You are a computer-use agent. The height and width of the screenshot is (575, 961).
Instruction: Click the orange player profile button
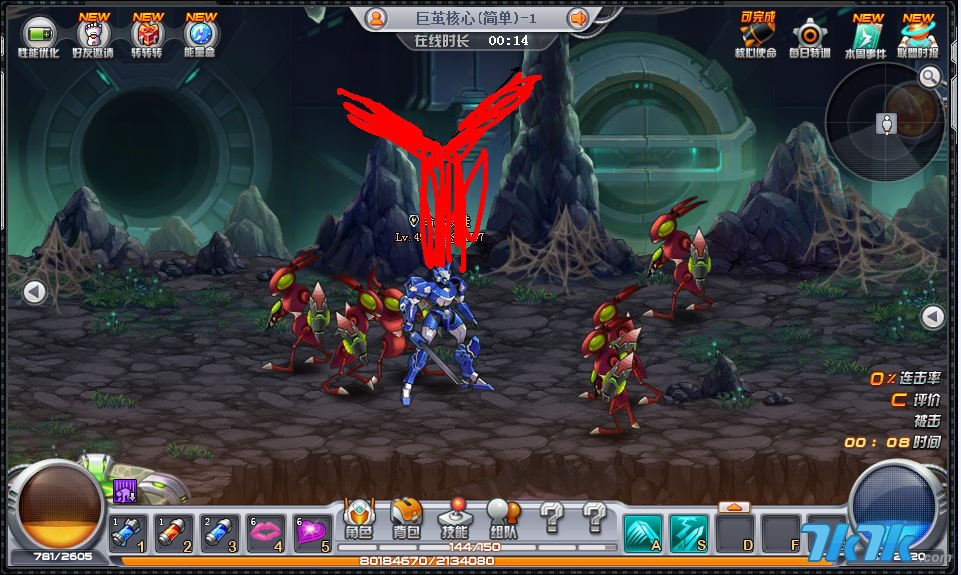coord(376,18)
